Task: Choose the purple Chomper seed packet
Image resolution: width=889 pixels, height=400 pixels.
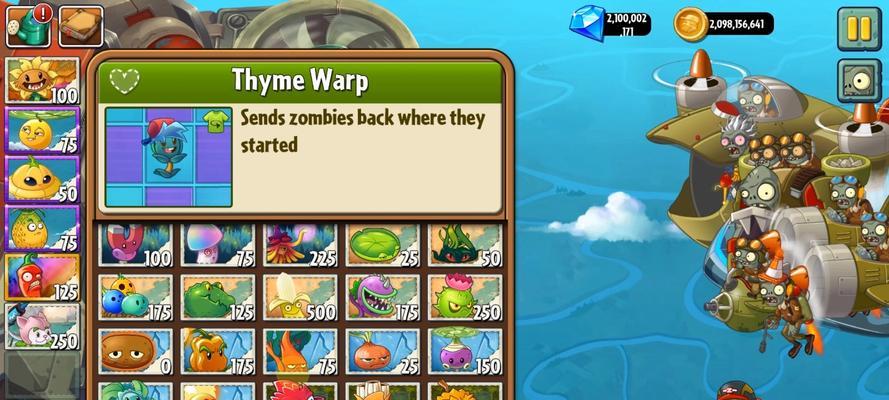Action: 383,299
